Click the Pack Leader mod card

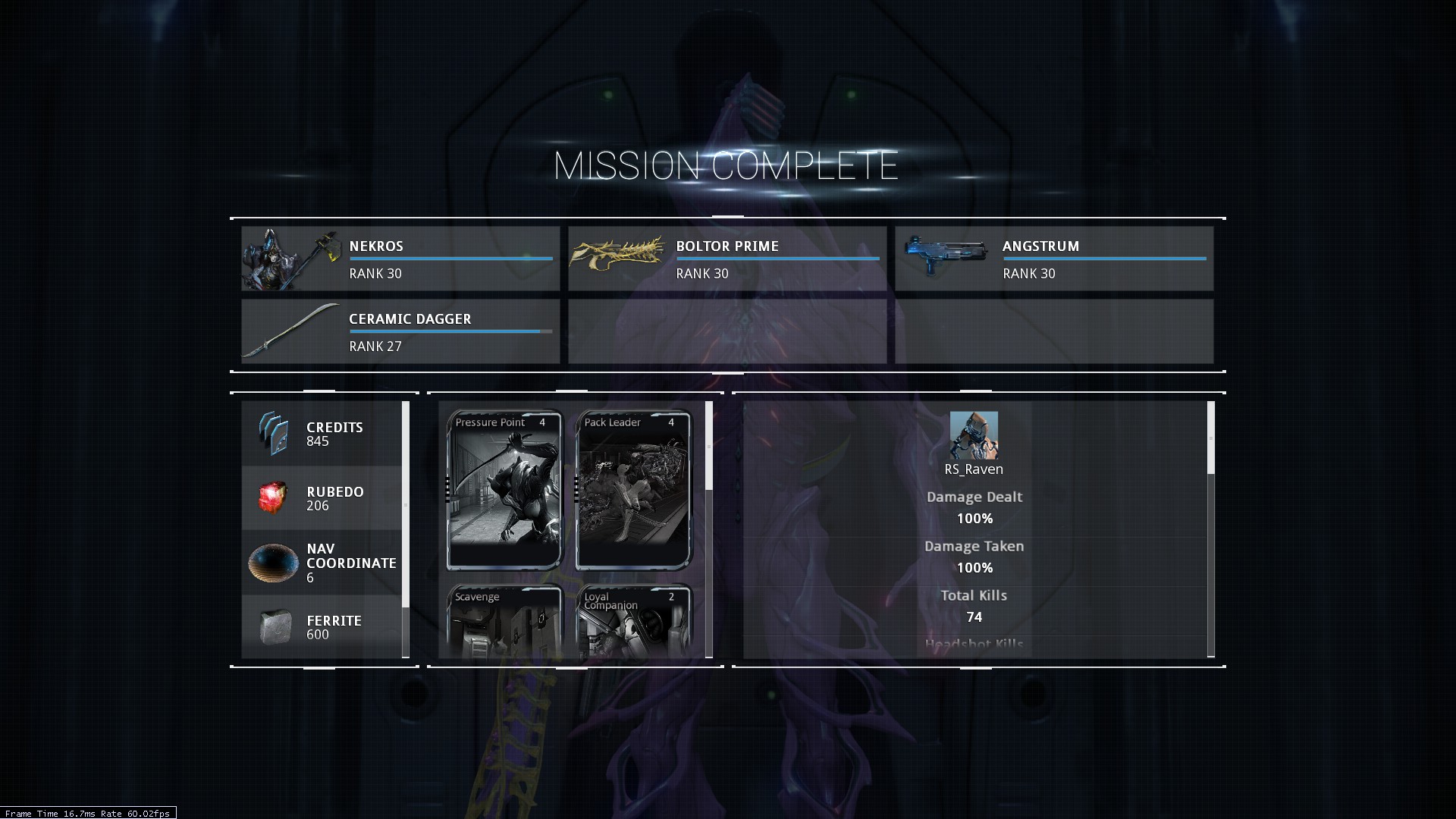pyautogui.click(x=634, y=490)
